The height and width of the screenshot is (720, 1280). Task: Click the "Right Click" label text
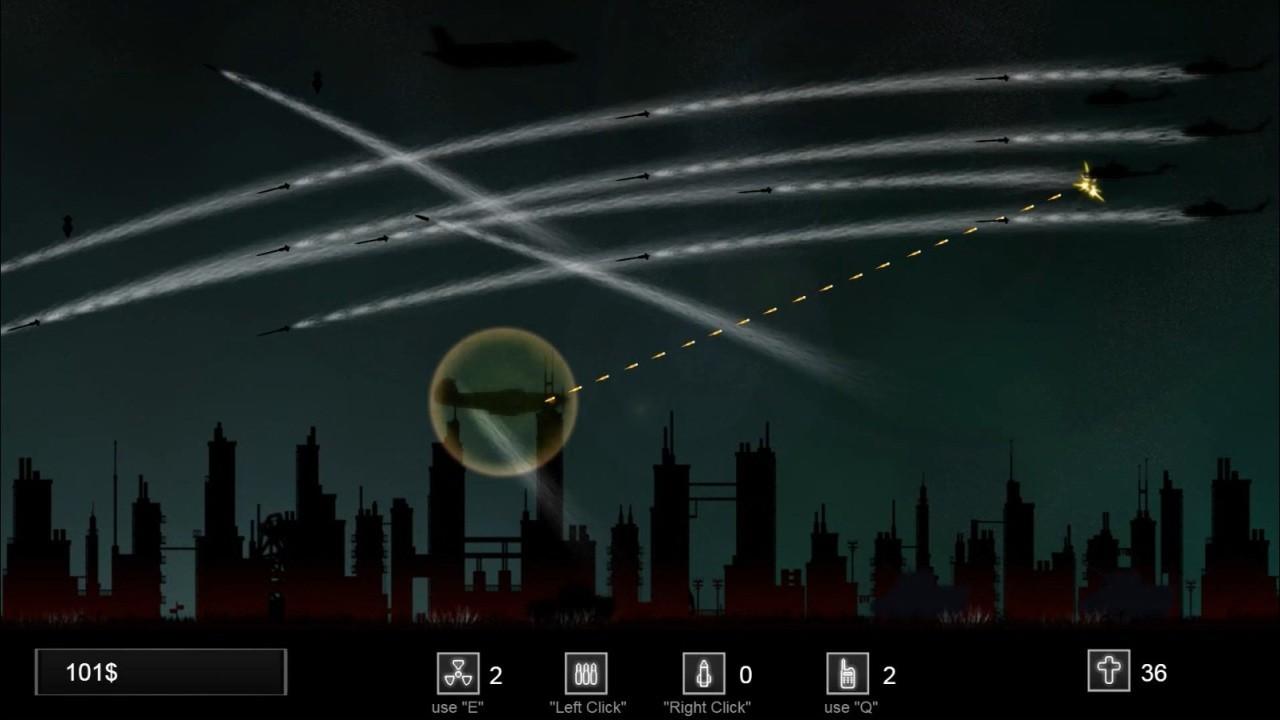(x=707, y=705)
